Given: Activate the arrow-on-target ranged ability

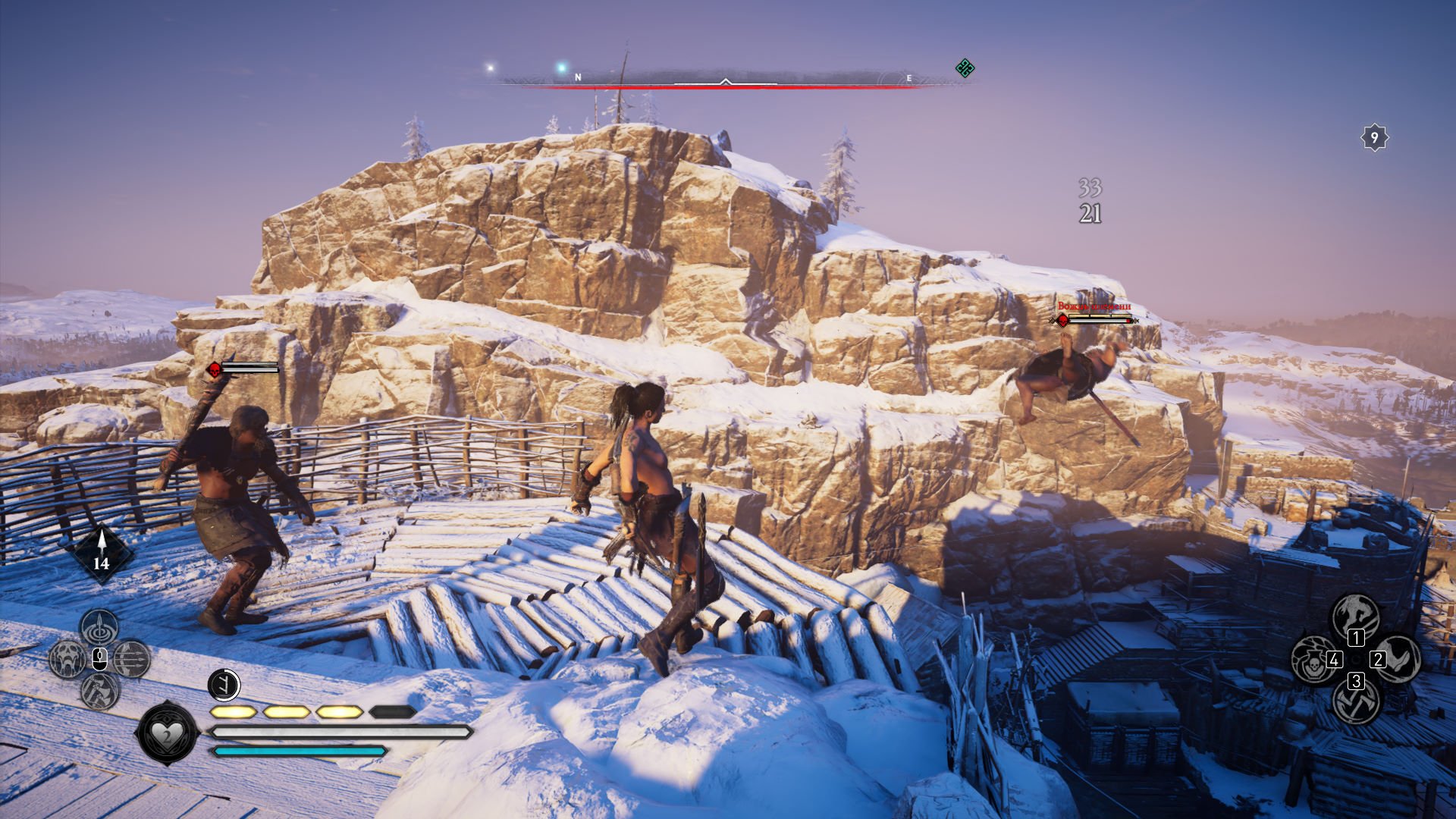Looking at the screenshot, I should click(x=99, y=626).
